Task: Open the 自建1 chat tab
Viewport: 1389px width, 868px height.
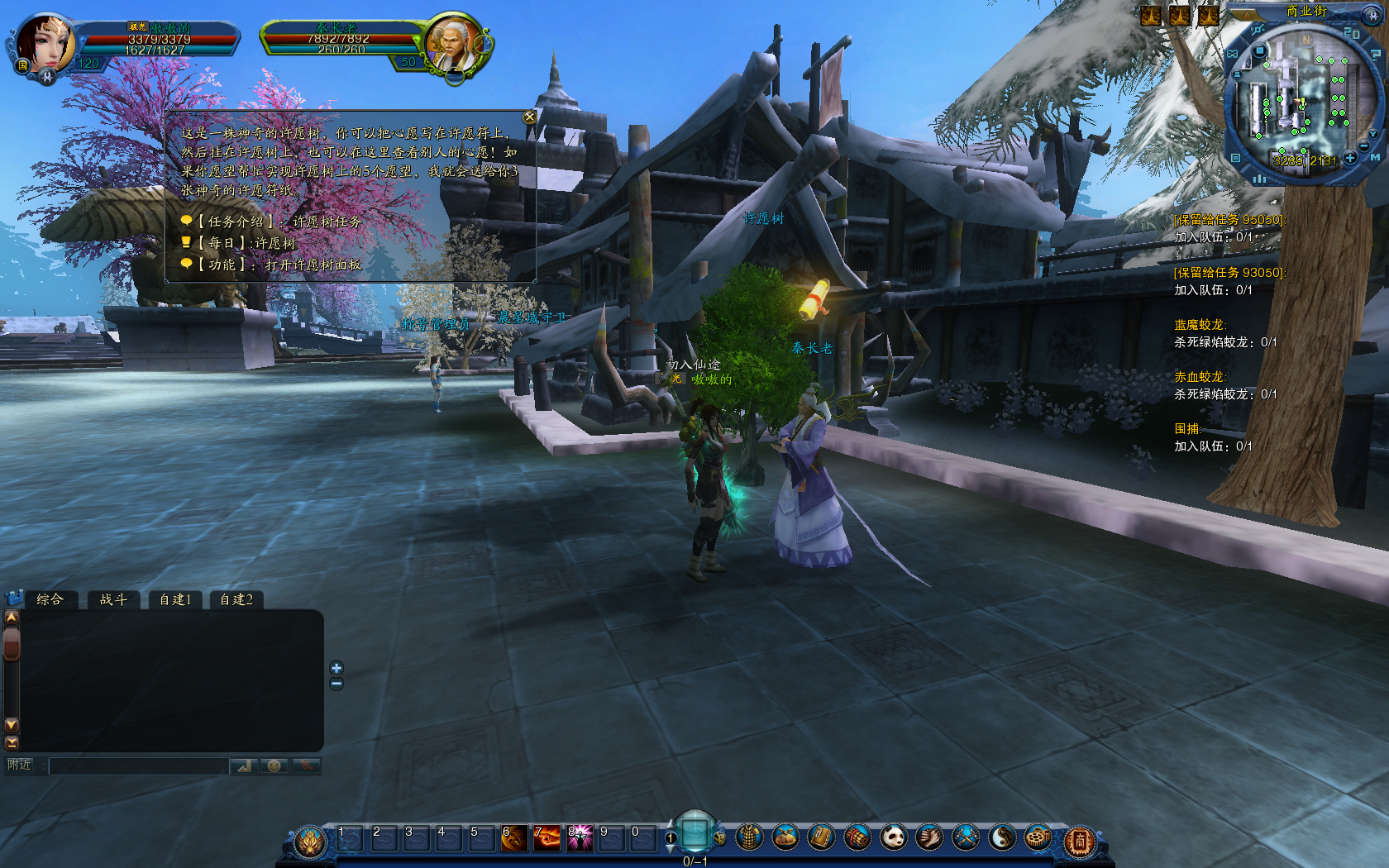Action: (175, 599)
